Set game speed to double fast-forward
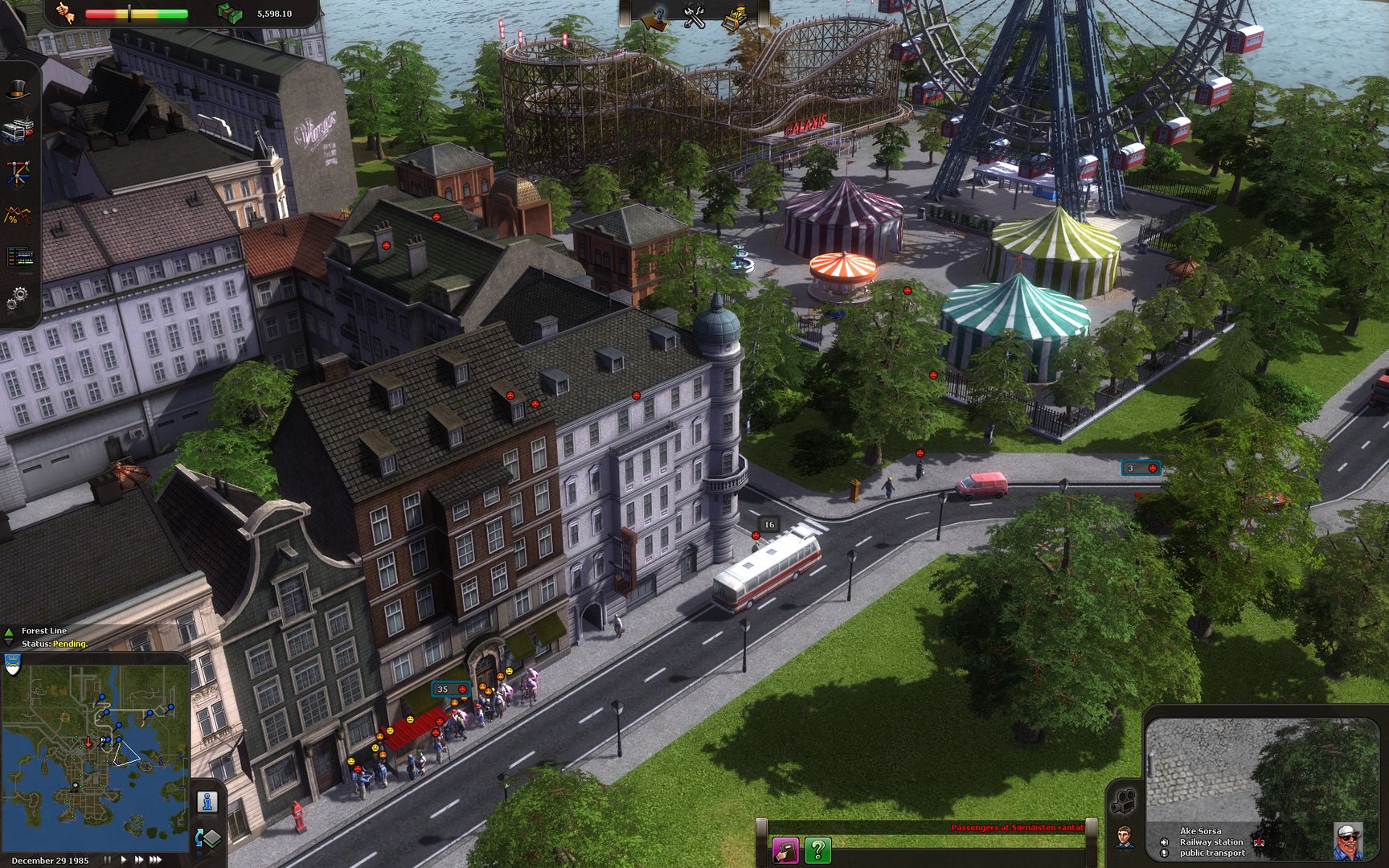The width and height of the screenshot is (1389, 868). coord(139,860)
